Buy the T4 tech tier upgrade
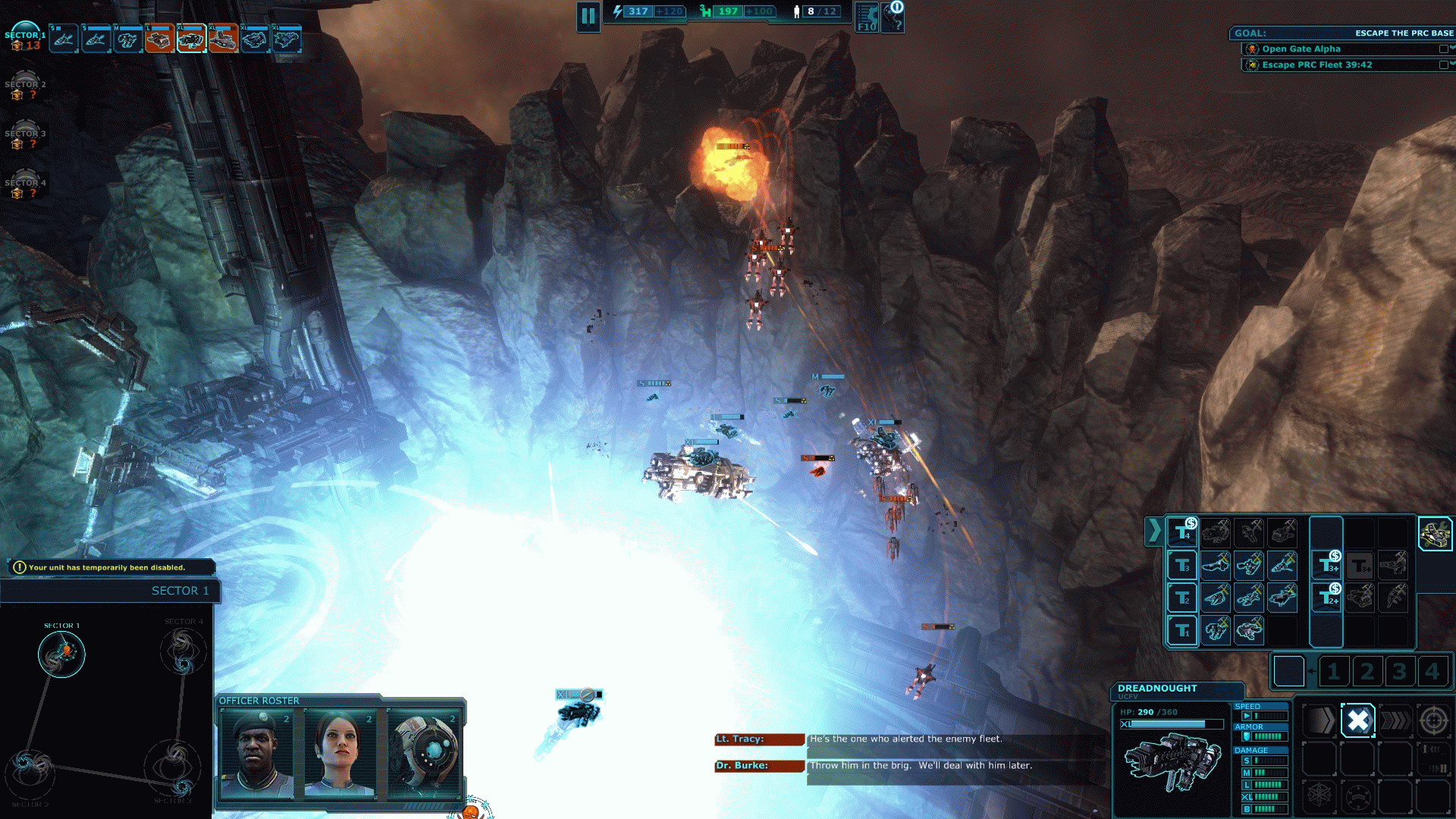This screenshot has height=819, width=1456. 1182,533
